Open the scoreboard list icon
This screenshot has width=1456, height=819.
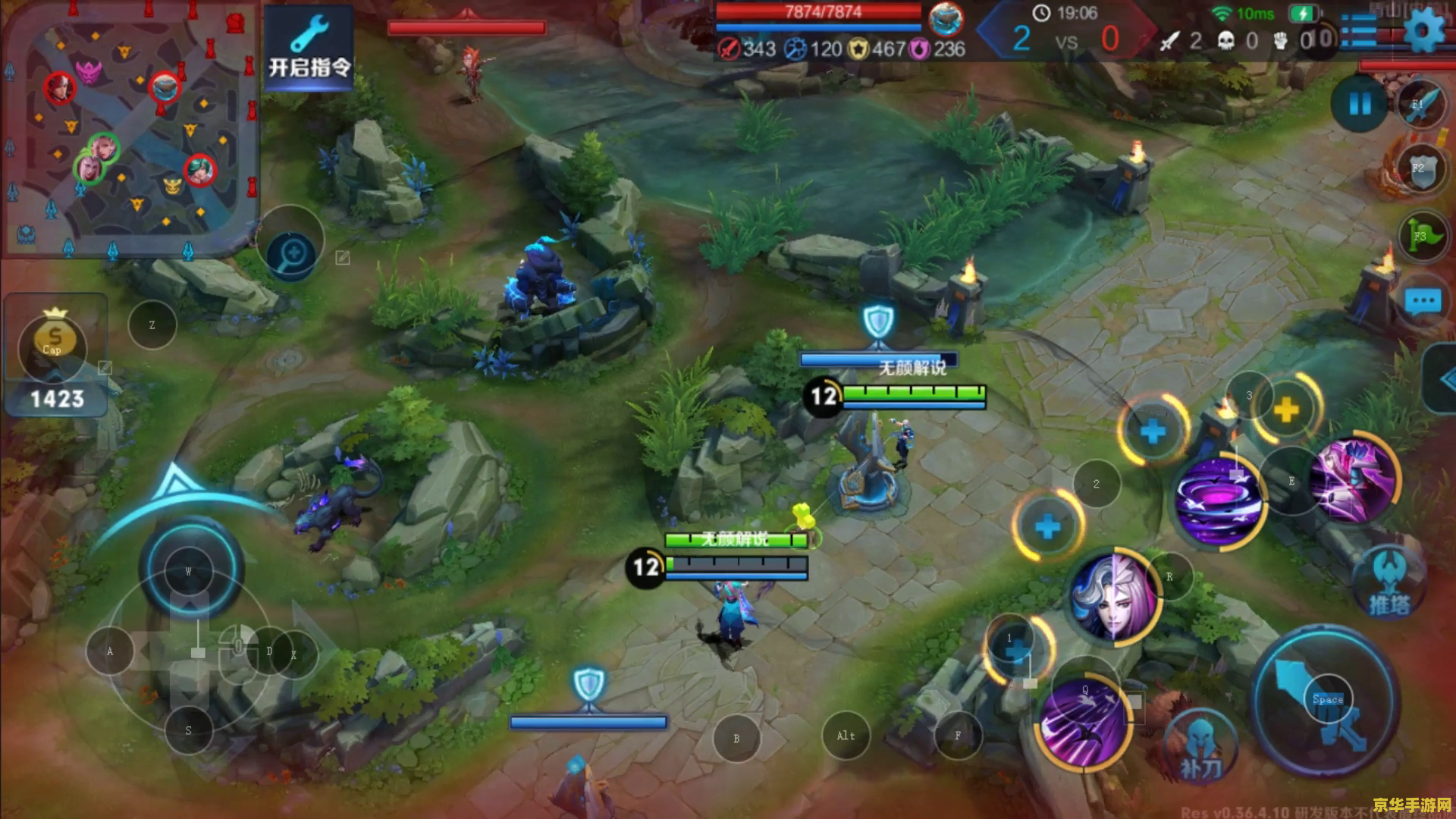point(1358,30)
